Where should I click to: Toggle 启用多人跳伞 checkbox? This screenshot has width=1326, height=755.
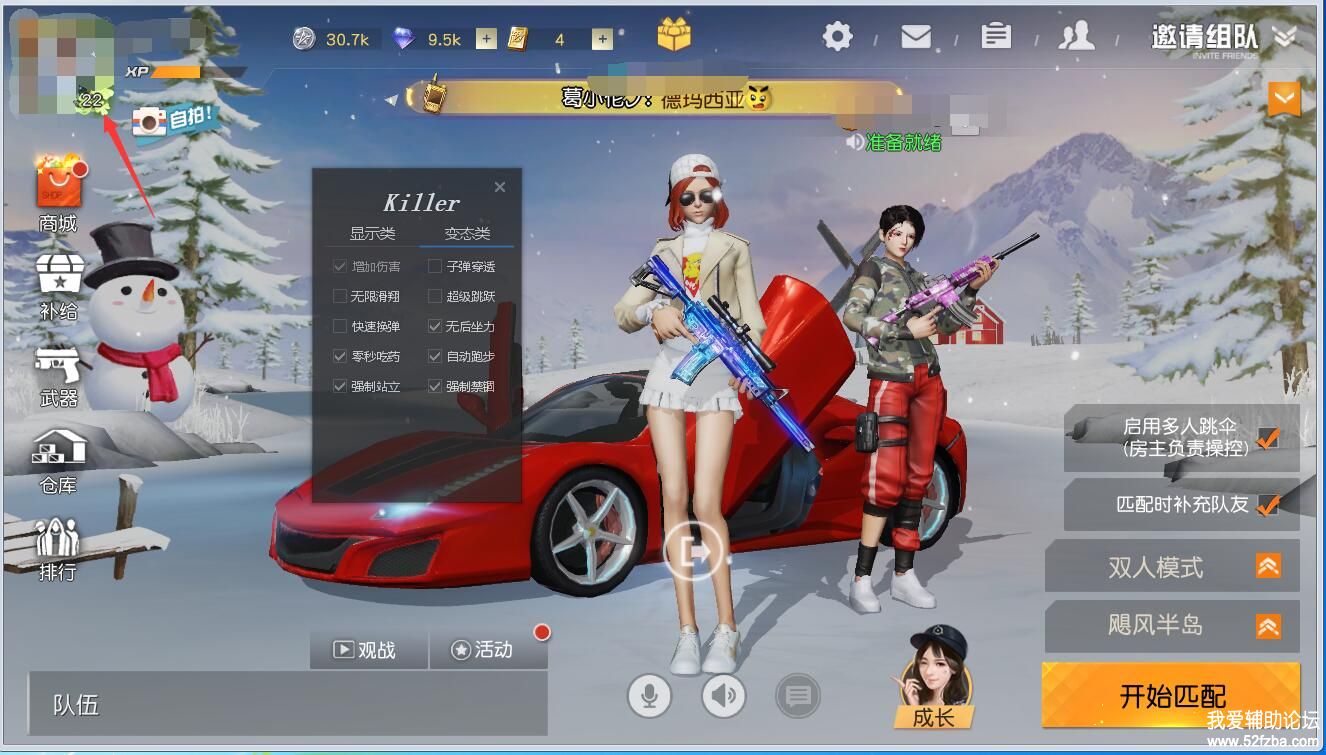(x=1268, y=437)
